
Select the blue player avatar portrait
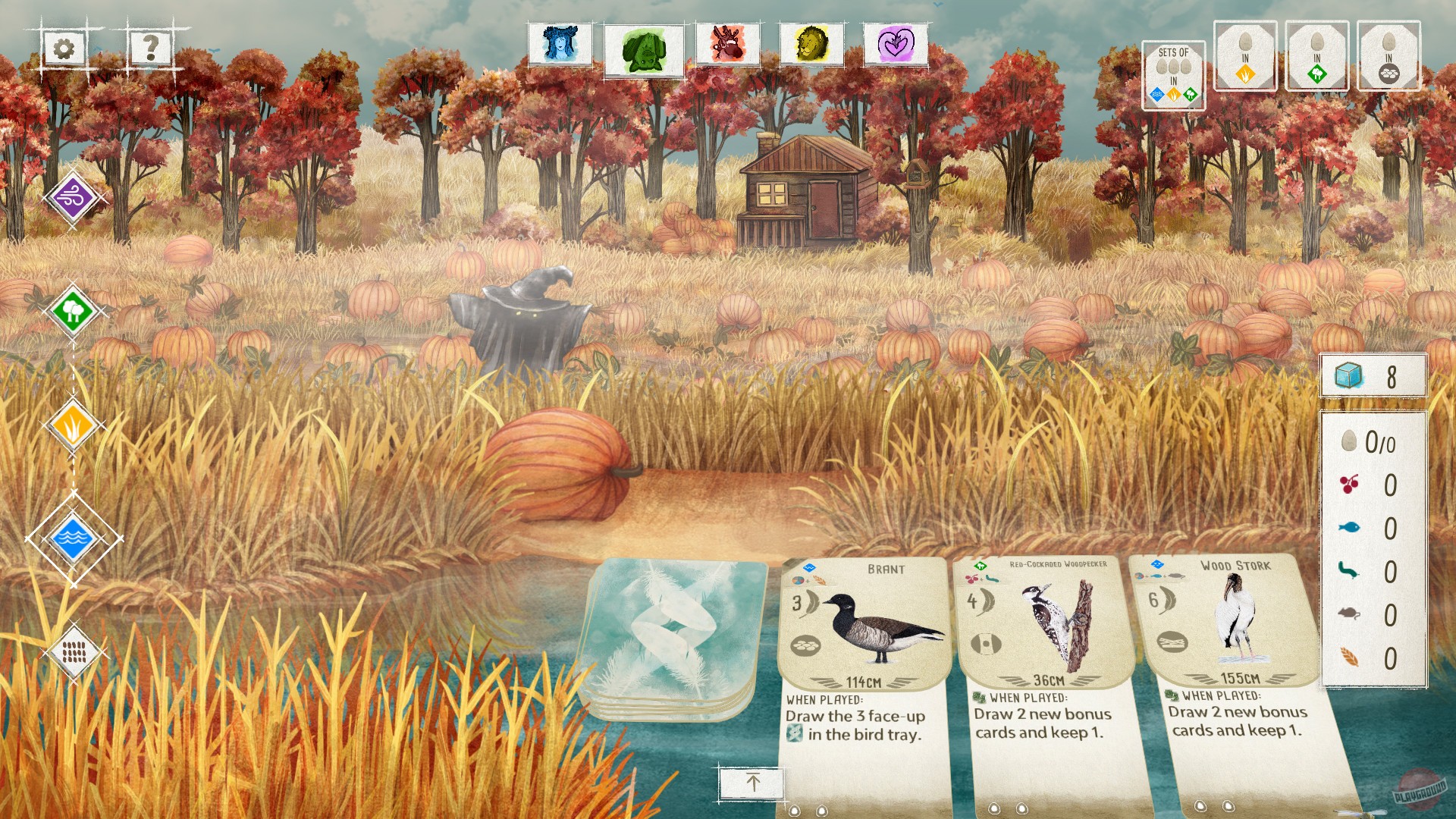click(559, 45)
